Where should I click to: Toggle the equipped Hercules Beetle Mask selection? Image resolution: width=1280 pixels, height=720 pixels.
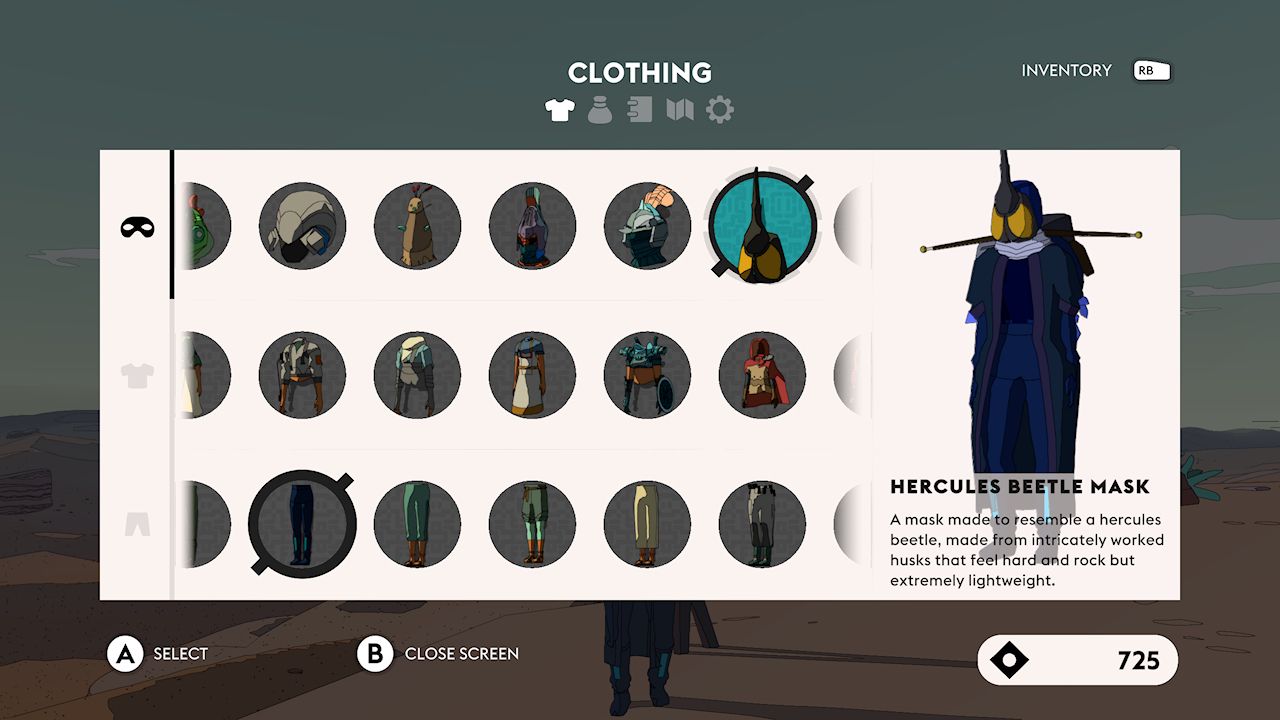763,228
